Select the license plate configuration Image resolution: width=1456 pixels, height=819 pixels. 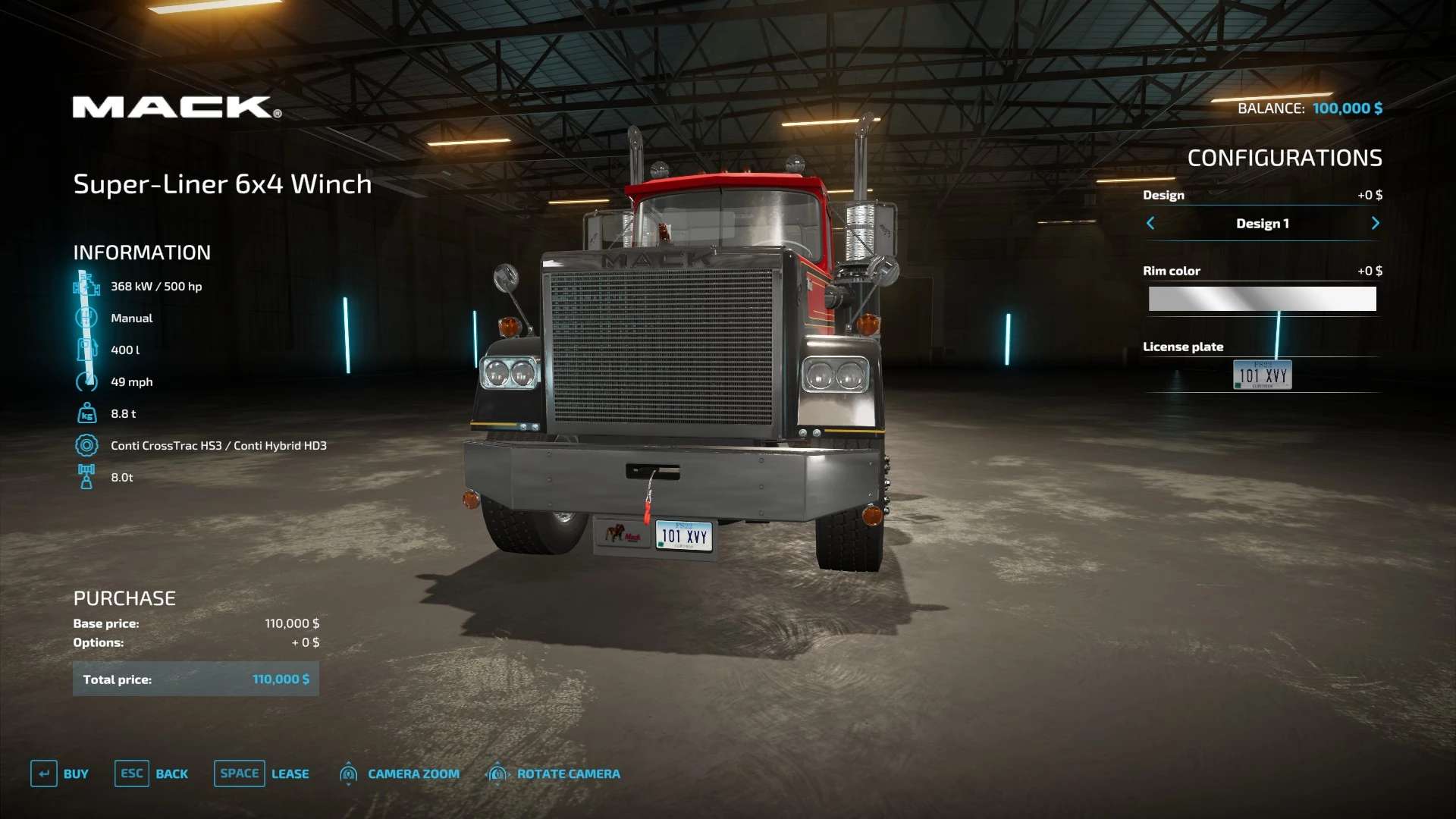pos(1262,375)
